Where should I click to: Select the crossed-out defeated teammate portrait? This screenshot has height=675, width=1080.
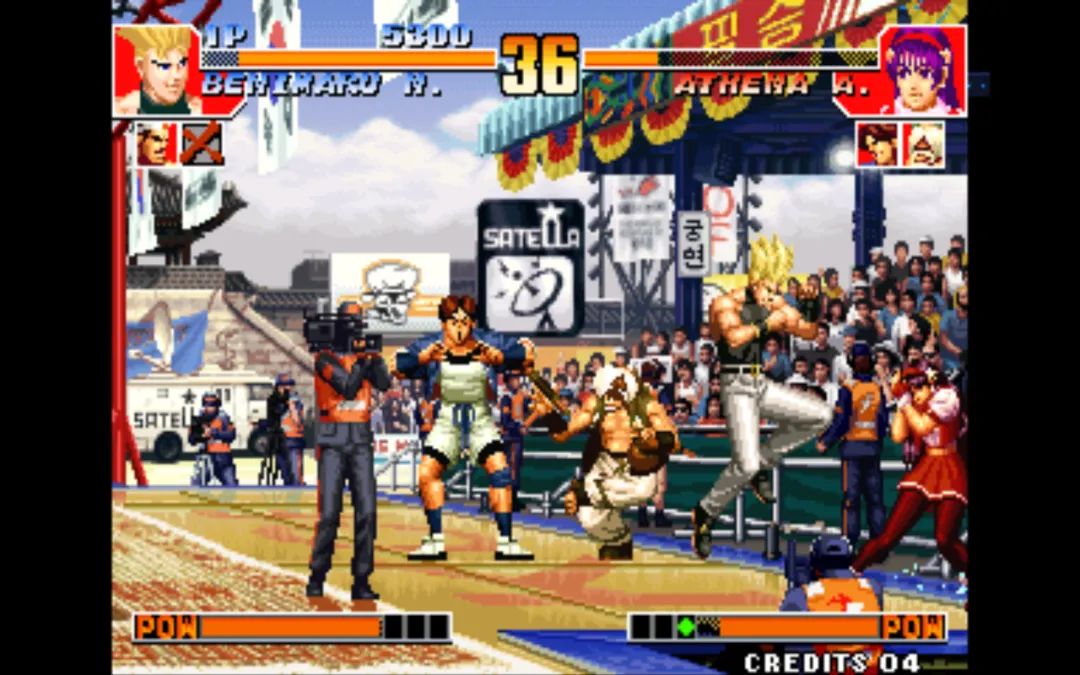click(202, 144)
